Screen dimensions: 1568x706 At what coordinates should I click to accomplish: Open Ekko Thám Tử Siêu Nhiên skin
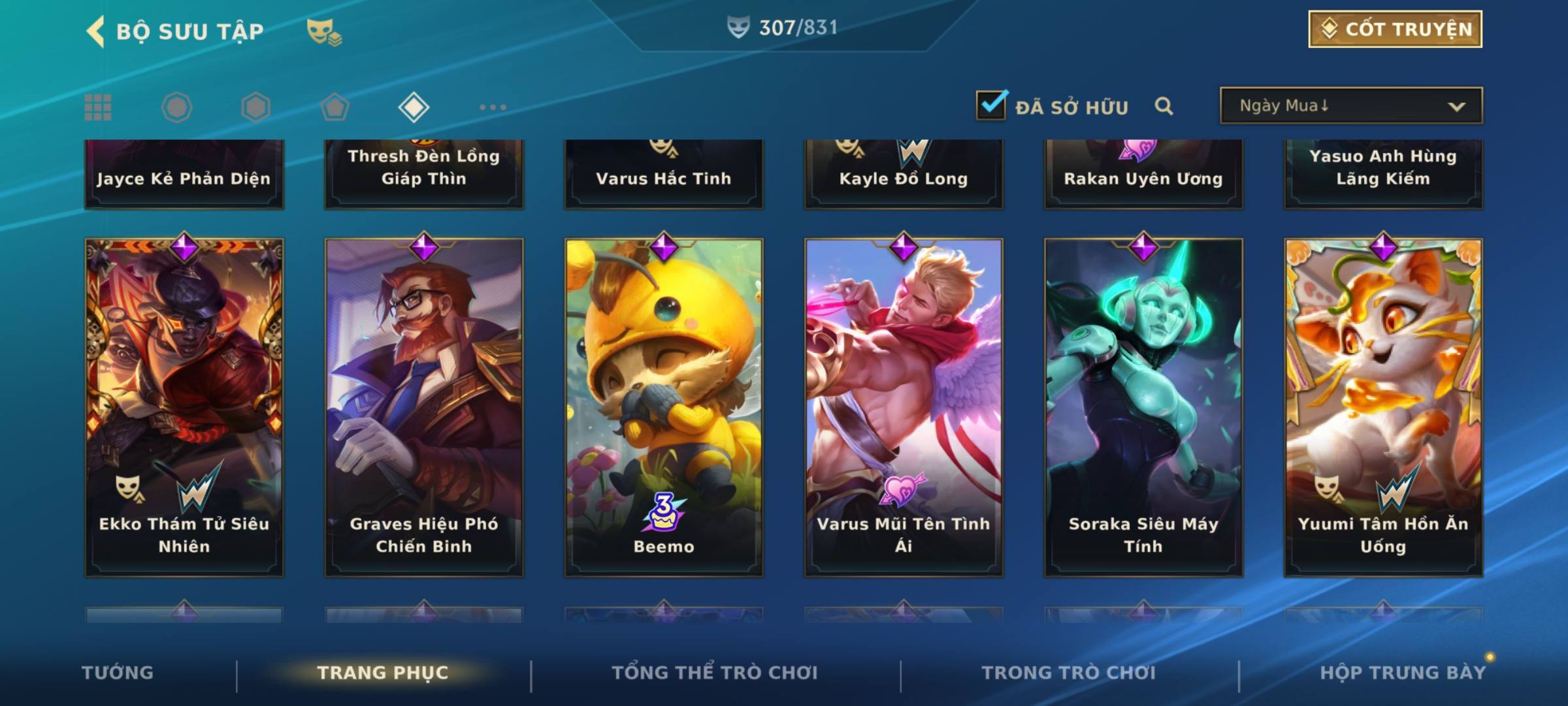(184, 407)
